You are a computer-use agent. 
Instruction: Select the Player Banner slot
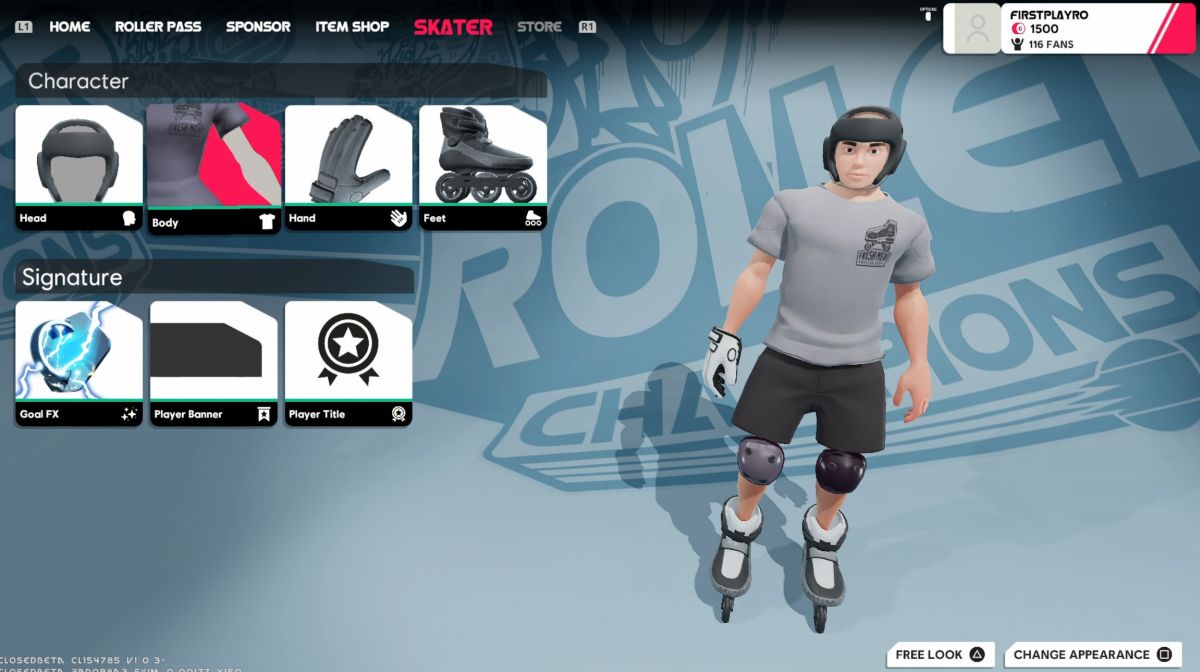tap(214, 363)
